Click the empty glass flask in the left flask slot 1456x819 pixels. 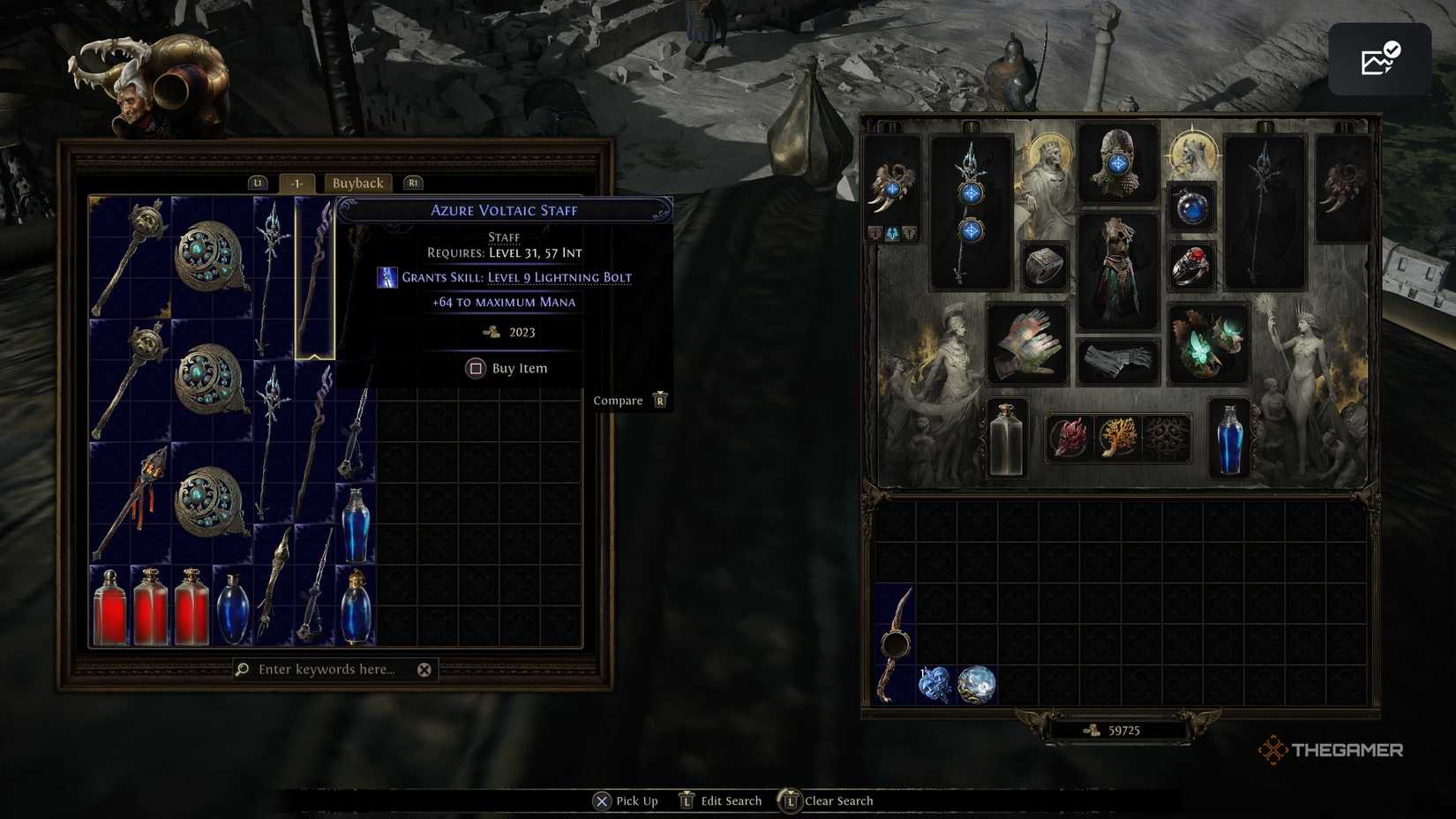tap(1004, 437)
